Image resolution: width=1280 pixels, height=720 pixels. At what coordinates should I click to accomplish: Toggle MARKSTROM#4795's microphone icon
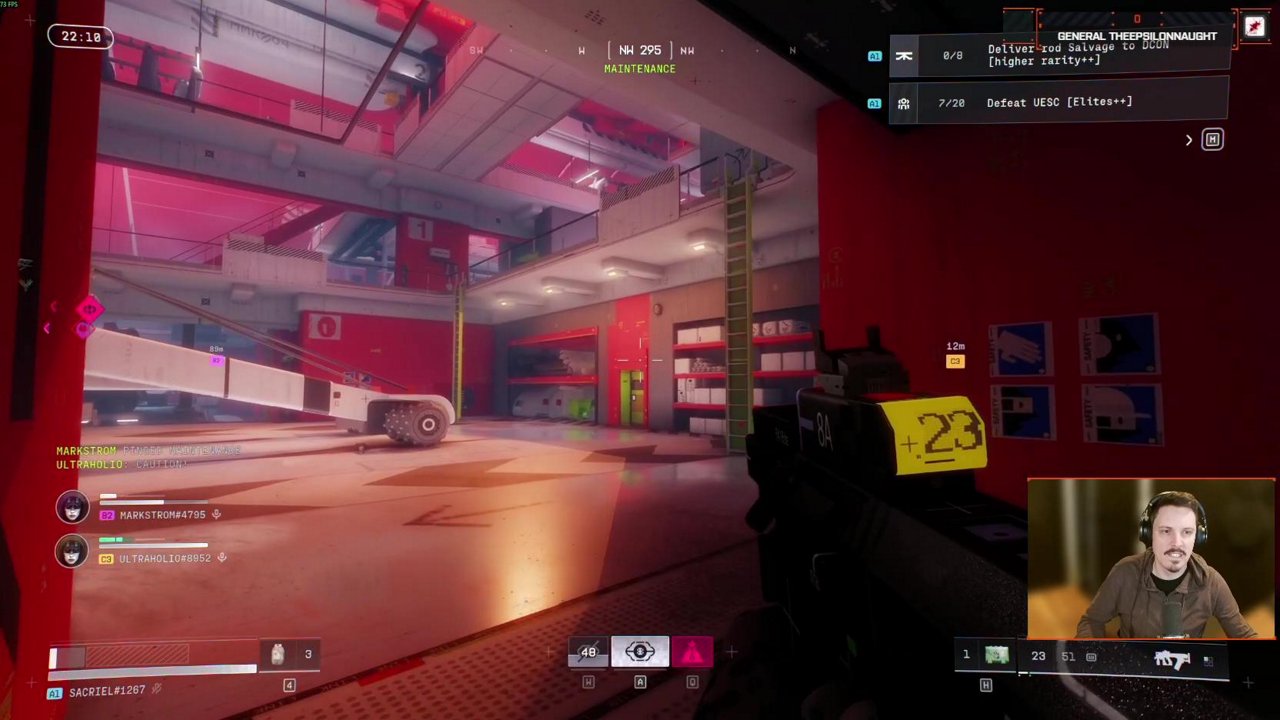216,515
